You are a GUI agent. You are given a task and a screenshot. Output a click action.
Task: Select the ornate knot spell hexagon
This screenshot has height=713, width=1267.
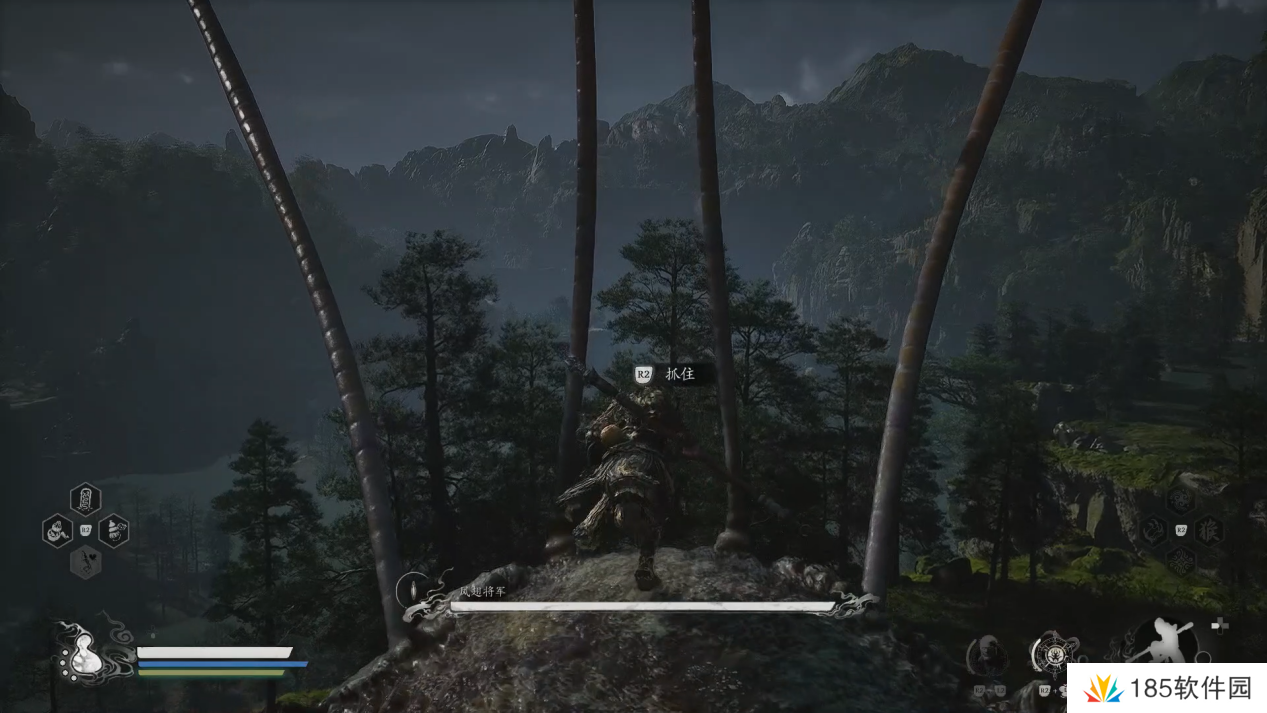click(x=1181, y=560)
